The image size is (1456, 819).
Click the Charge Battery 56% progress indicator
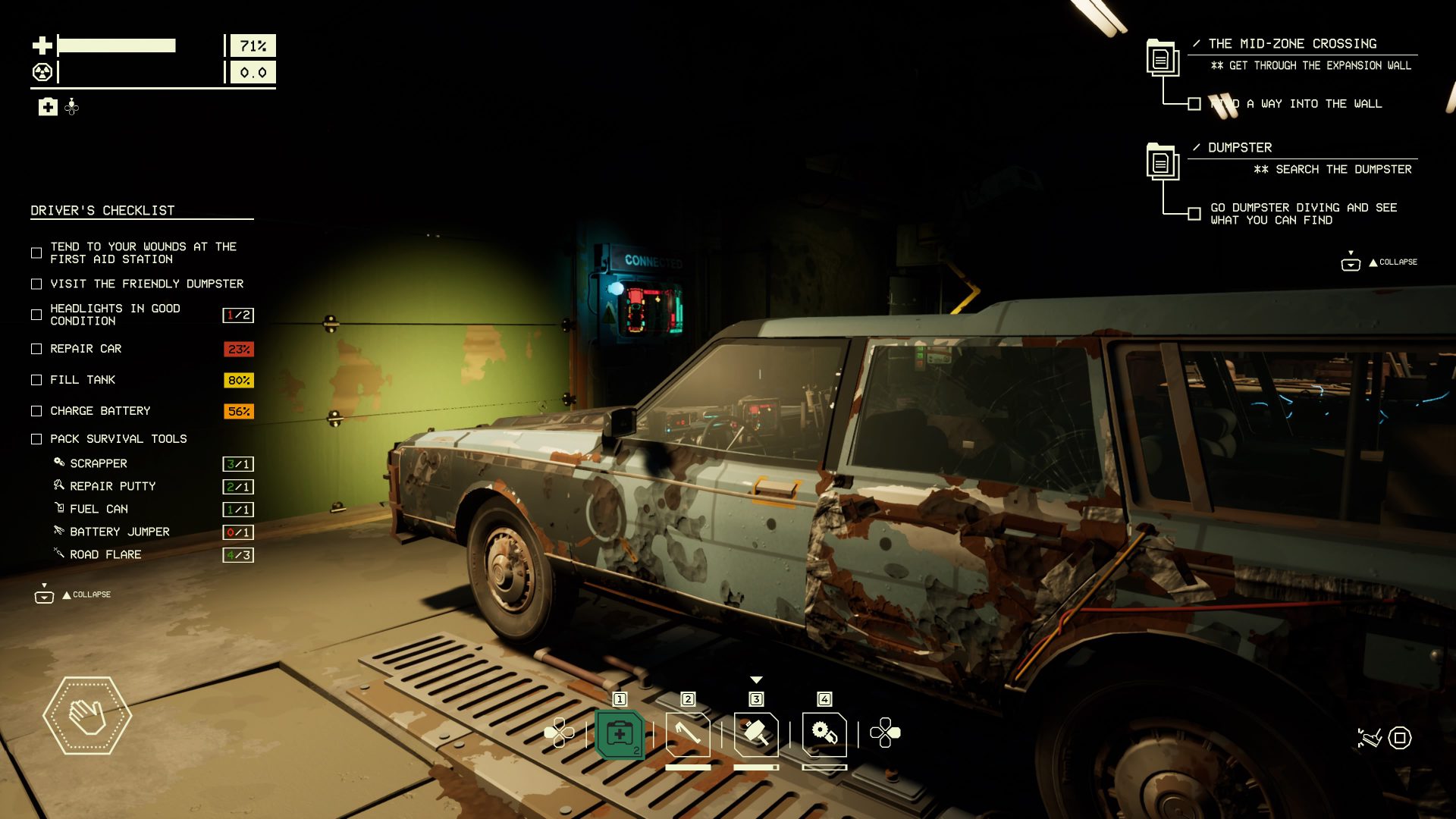click(x=237, y=410)
